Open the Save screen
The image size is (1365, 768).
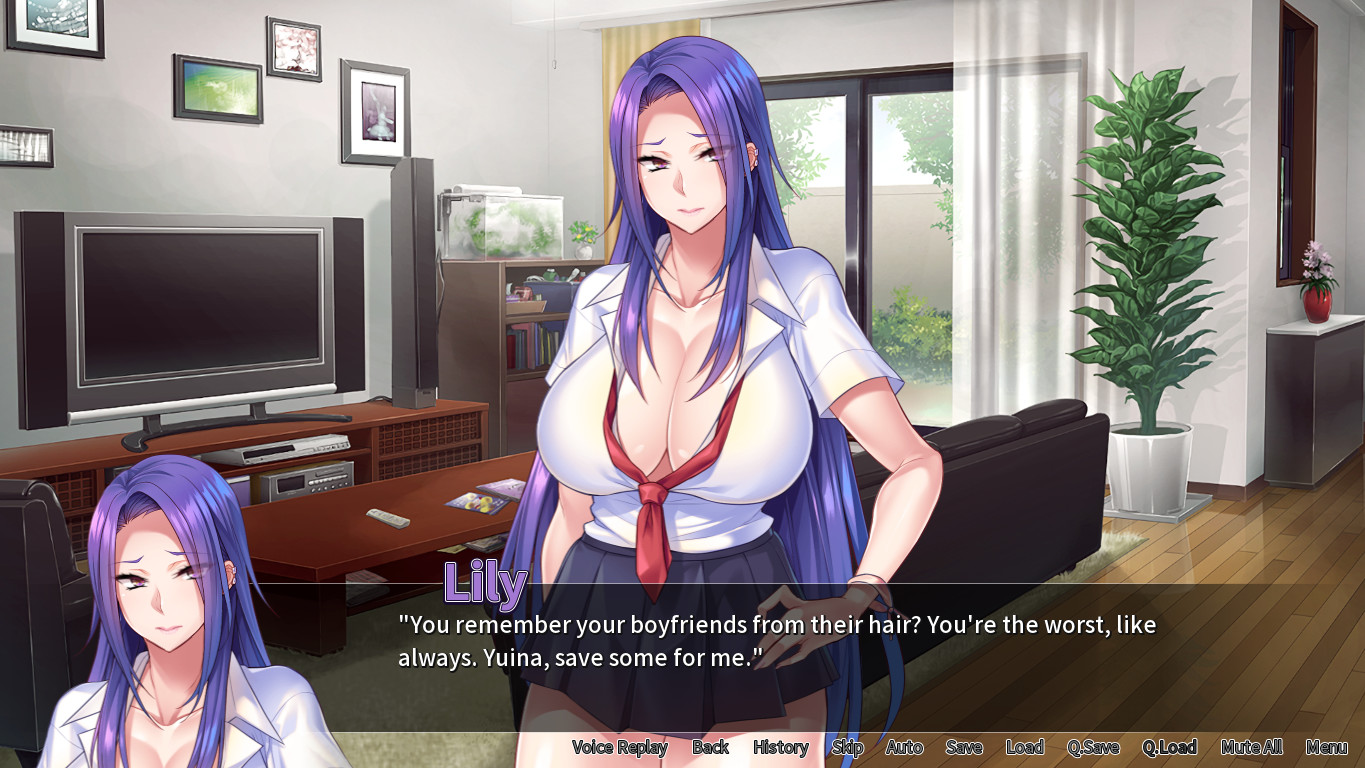[x=964, y=747]
